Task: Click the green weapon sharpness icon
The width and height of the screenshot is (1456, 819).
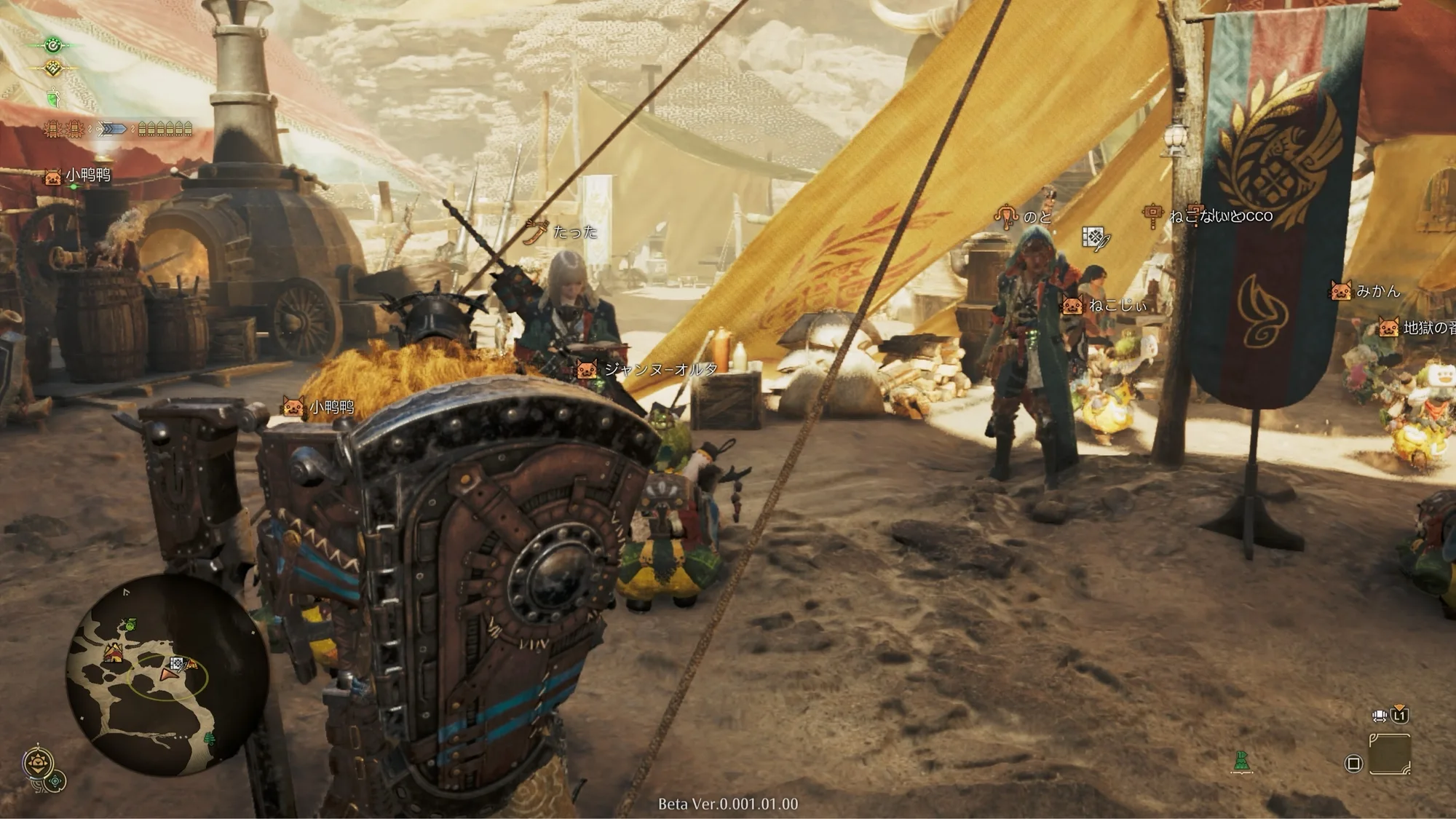Action: [53, 97]
